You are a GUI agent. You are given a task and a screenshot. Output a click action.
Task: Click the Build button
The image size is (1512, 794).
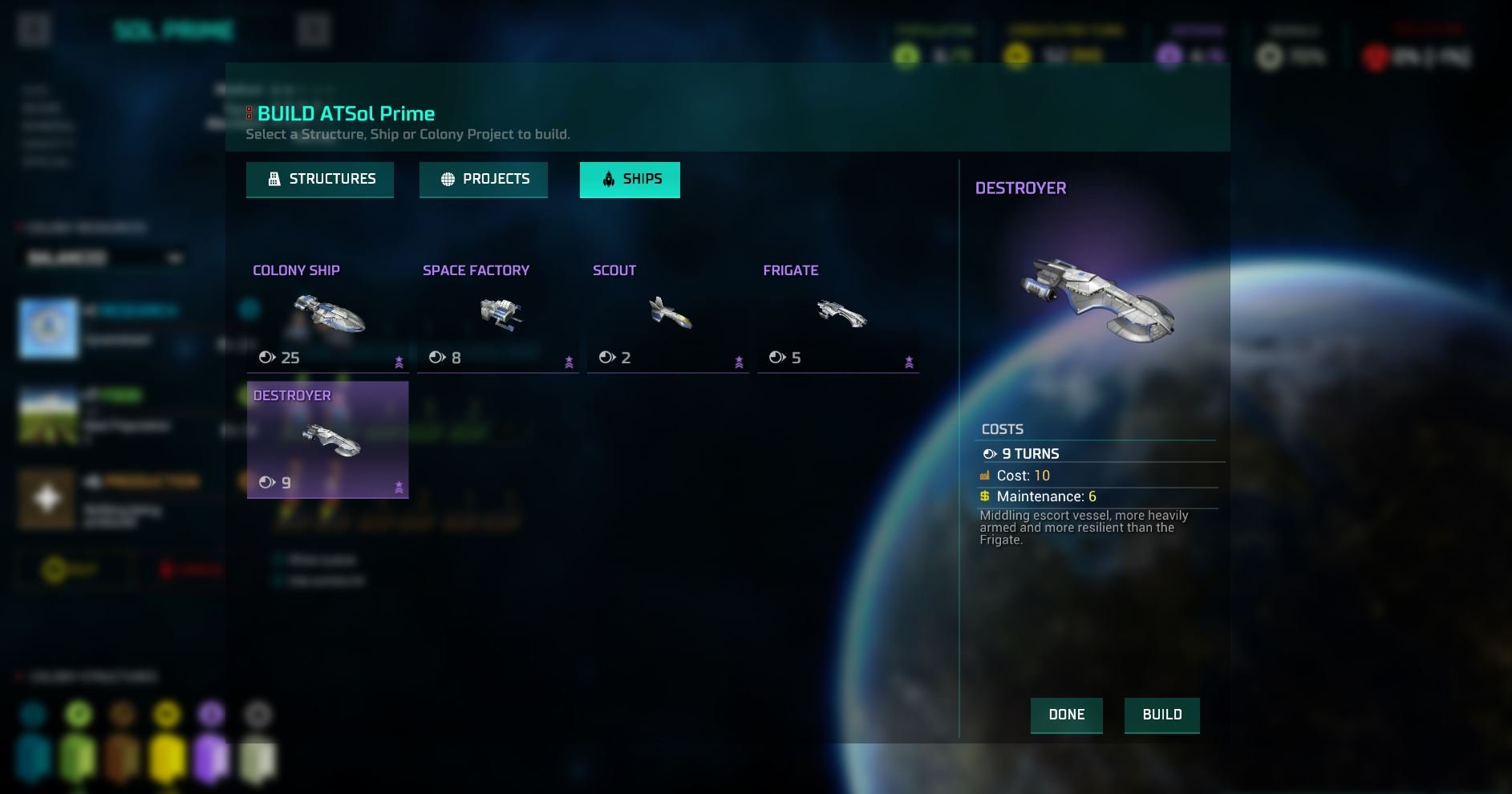click(1161, 715)
